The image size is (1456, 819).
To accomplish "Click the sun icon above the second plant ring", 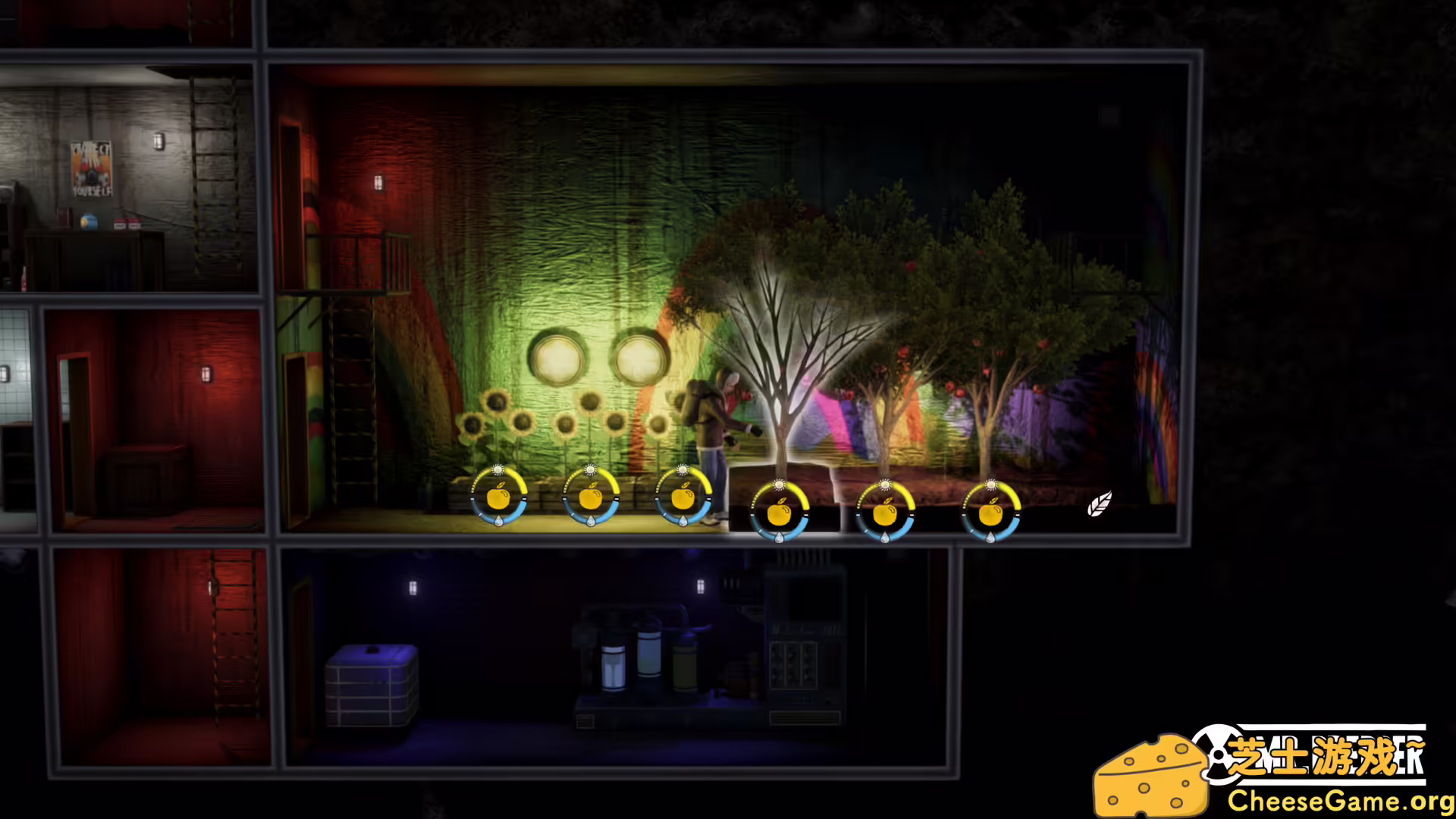I will (590, 471).
